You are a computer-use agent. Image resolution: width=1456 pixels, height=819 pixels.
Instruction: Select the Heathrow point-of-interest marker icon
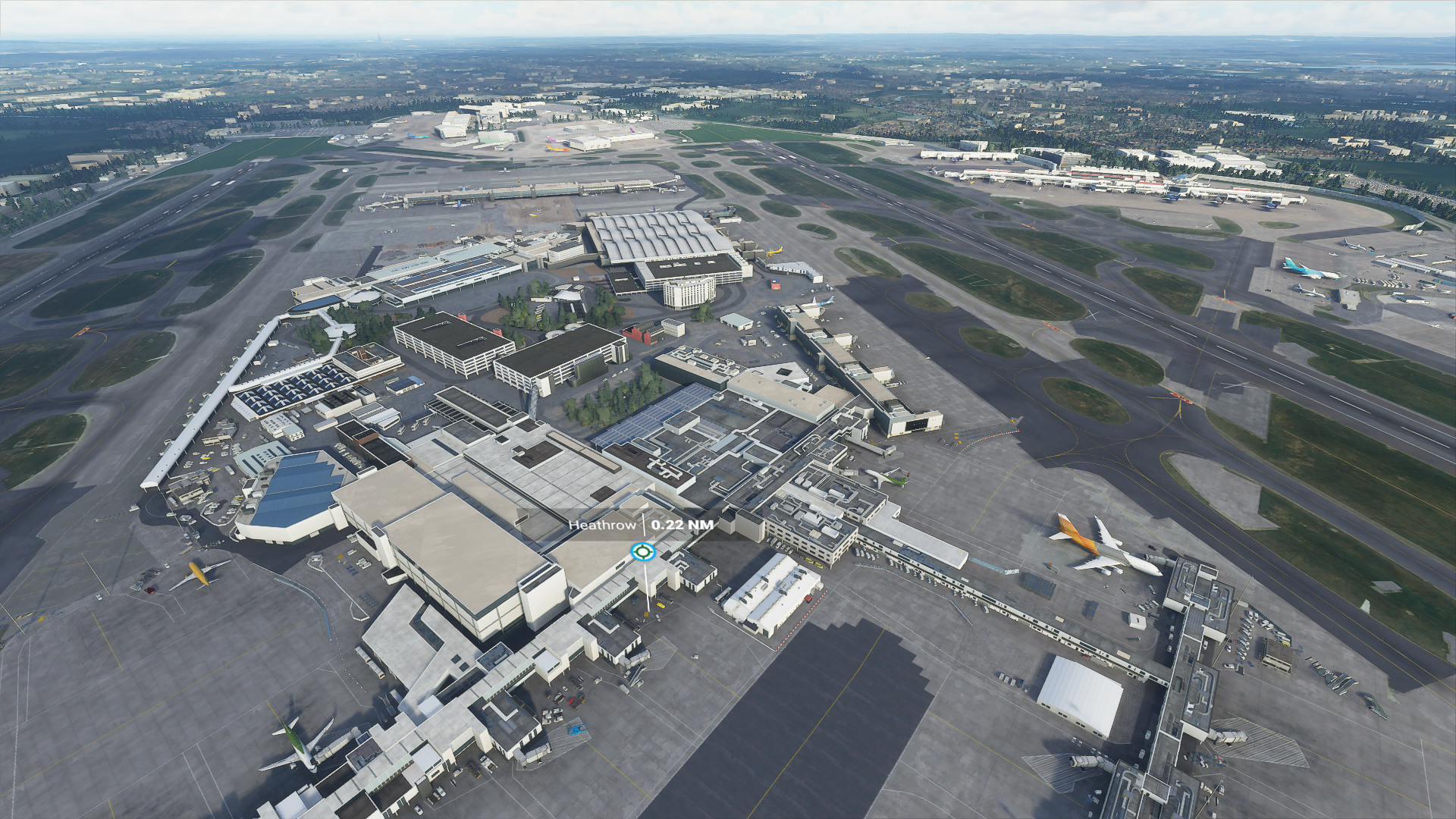point(642,551)
